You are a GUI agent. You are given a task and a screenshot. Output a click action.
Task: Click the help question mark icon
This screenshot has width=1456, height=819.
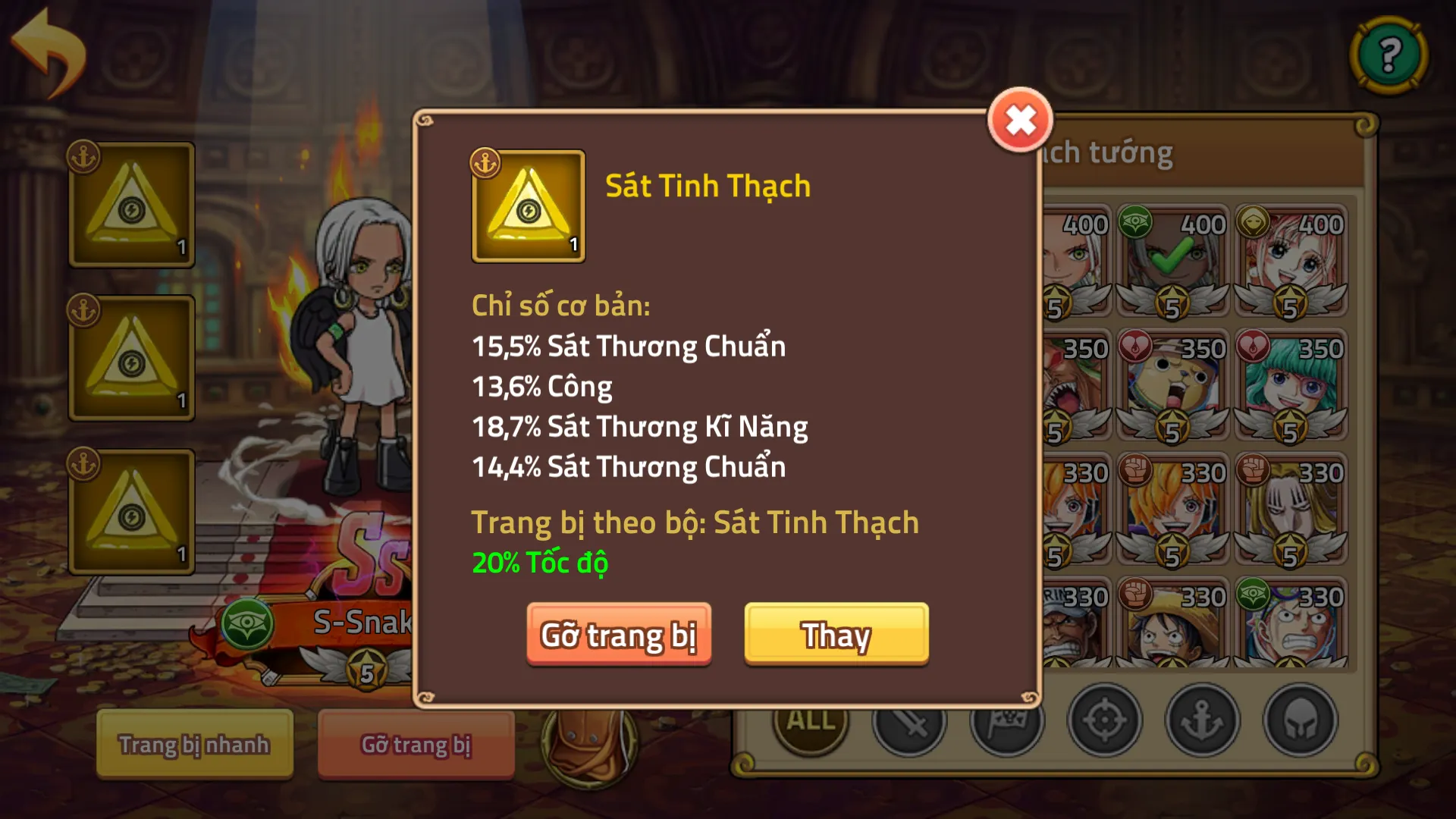point(1388,53)
